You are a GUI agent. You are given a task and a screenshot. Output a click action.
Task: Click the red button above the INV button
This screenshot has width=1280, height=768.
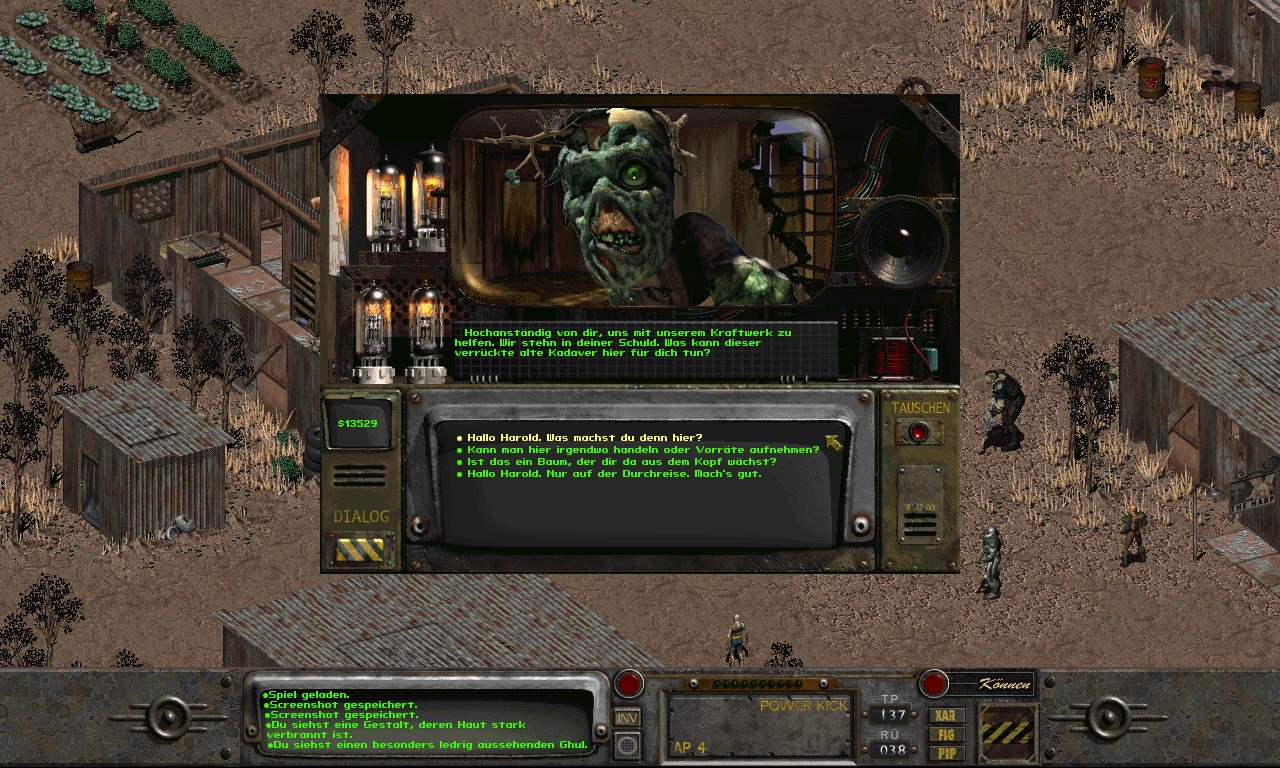tap(628, 684)
